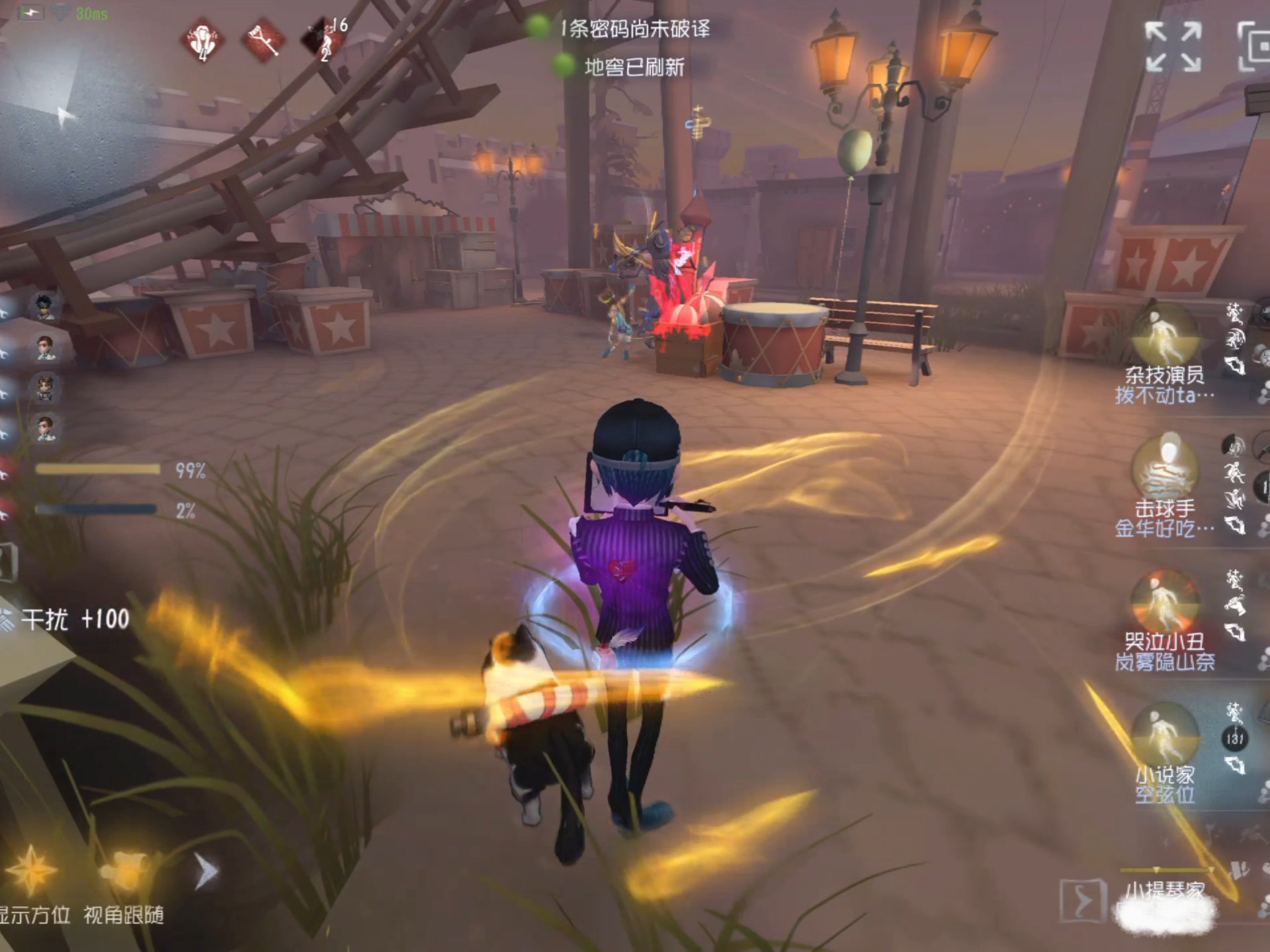Choose the 哭泣小丑 player entry
This screenshot has width=1270, height=952.
point(1164,621)
